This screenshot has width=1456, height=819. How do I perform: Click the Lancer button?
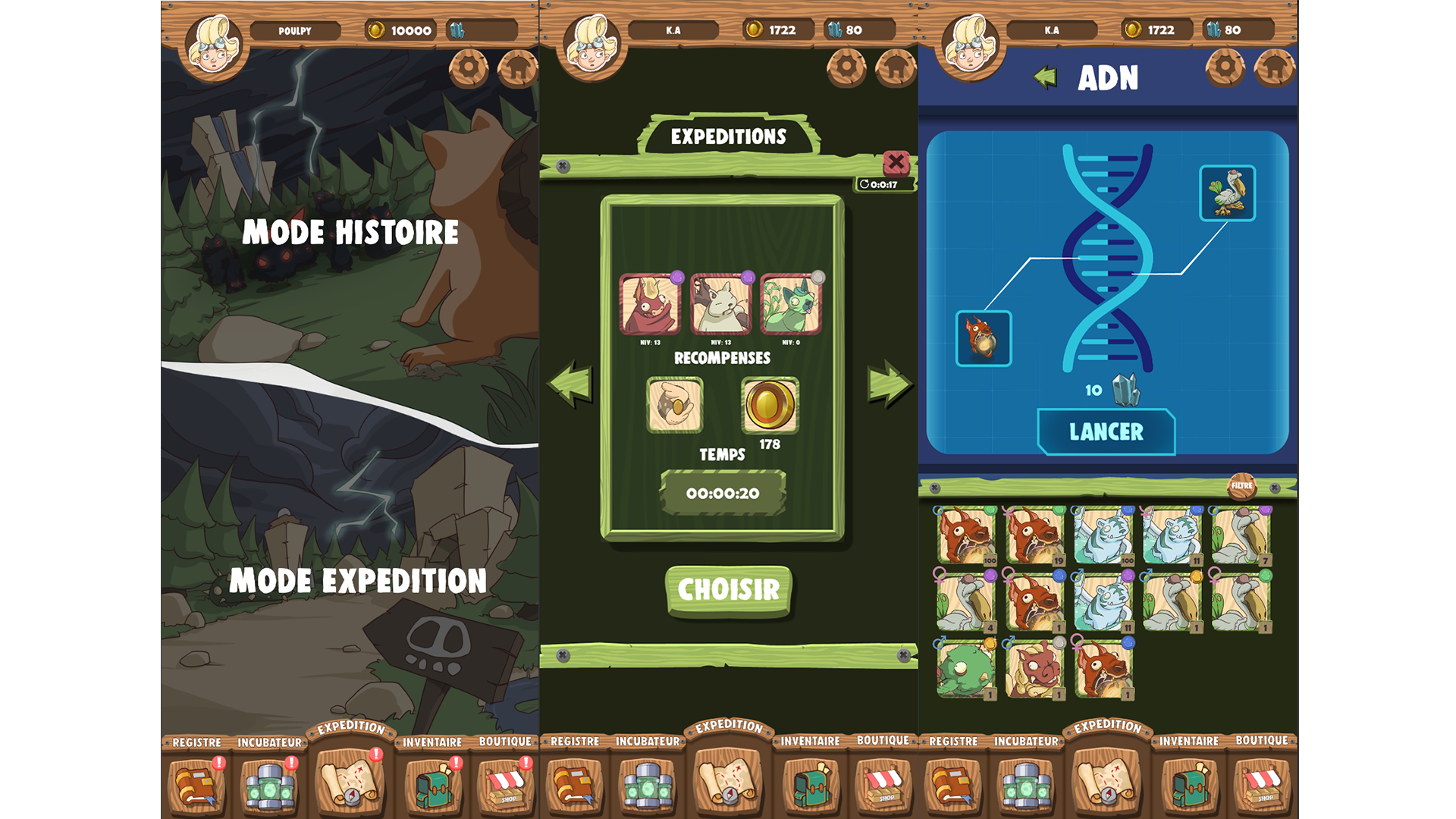click(1106, 432)
